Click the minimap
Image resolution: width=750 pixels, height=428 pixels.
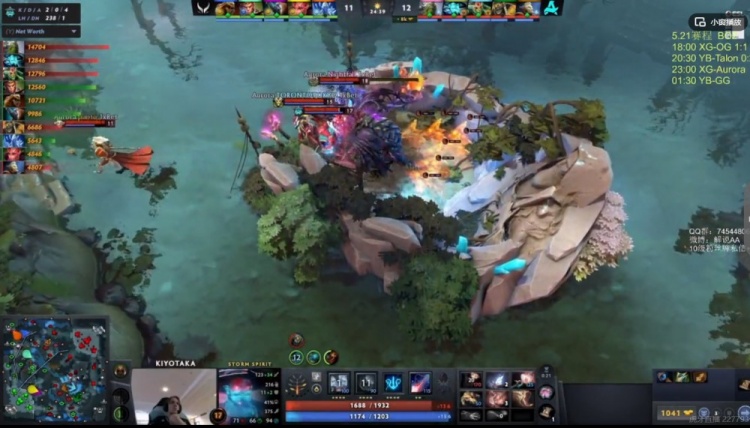(55, 368)
